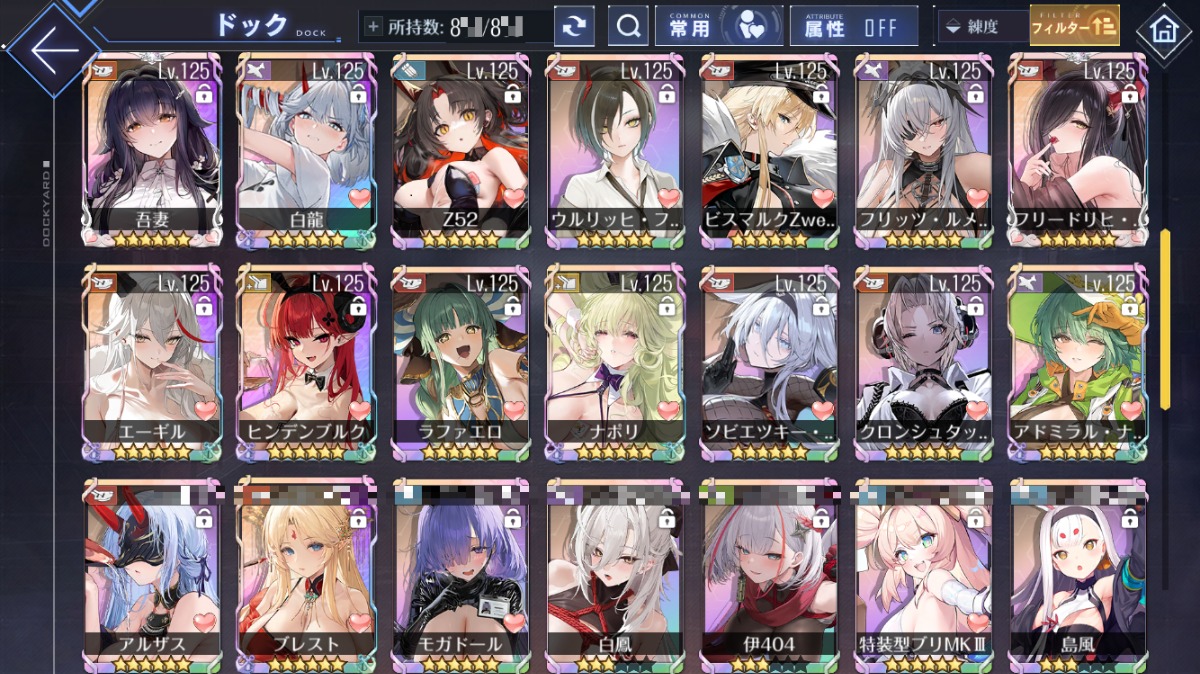
Task: Click the yellow dock scrollbar
Action: tap(1165, 318)
